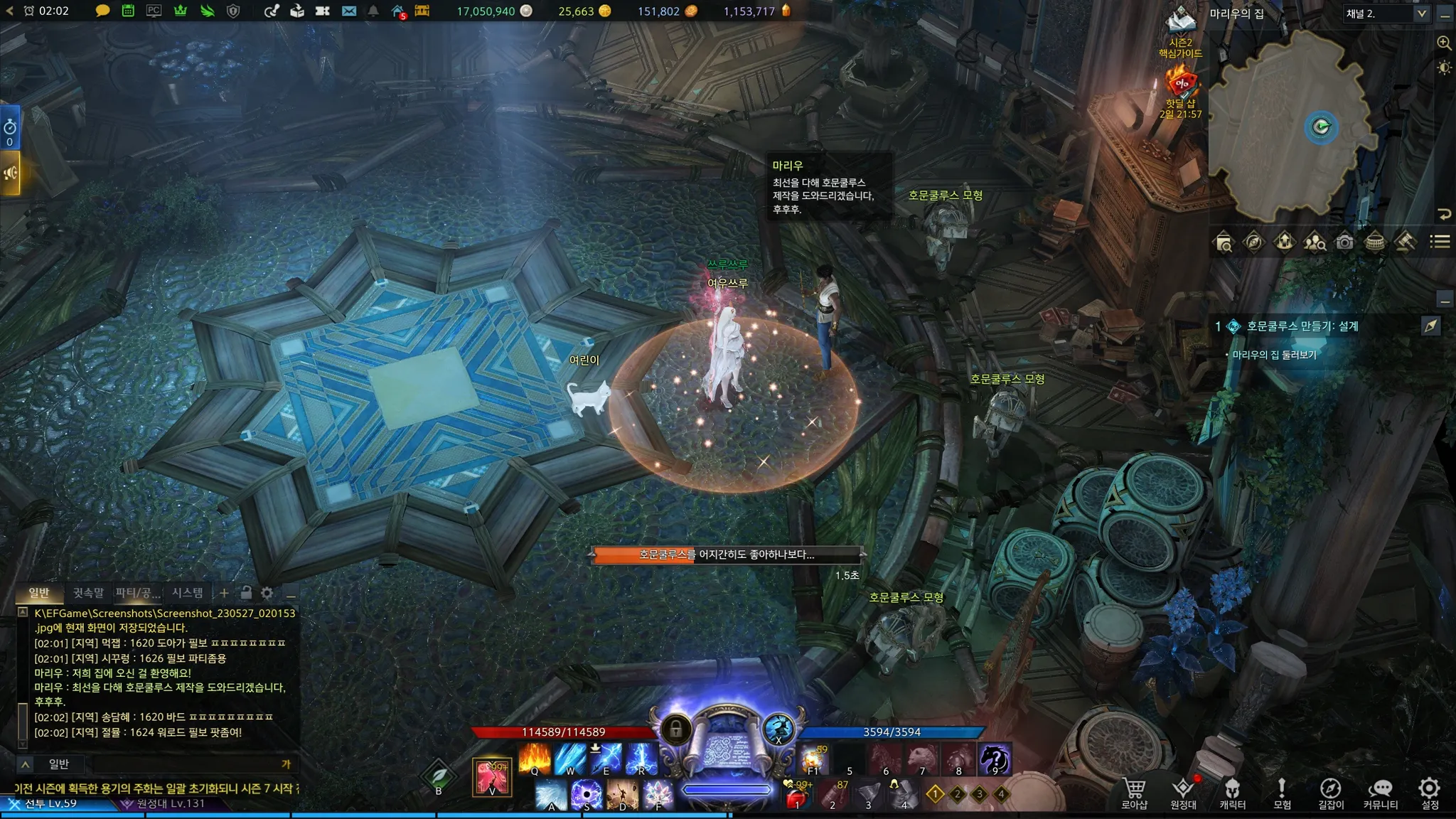Image resolution: width=1456 pixels, height=819 pixels.
Task: Open chat settings gear icon
Action: 267,593
